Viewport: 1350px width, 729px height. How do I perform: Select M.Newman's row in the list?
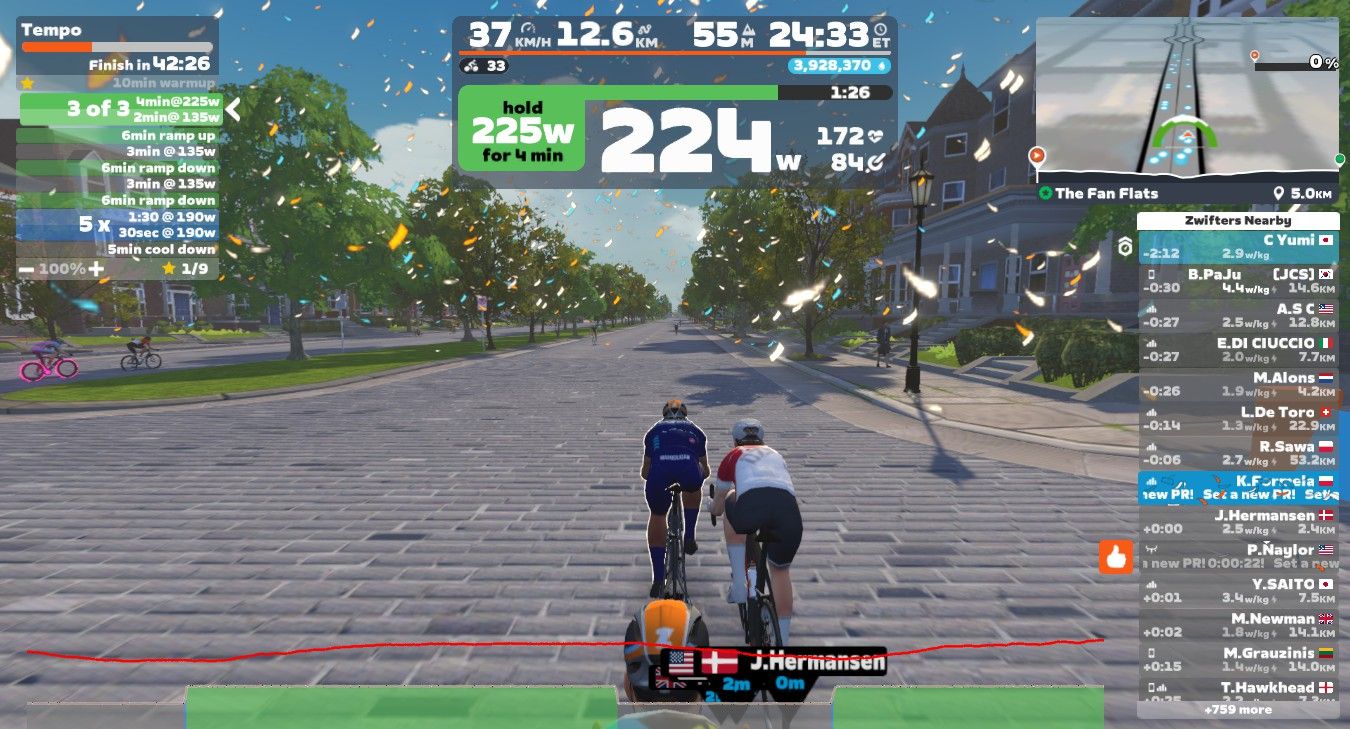click(x=1238, y=625)
